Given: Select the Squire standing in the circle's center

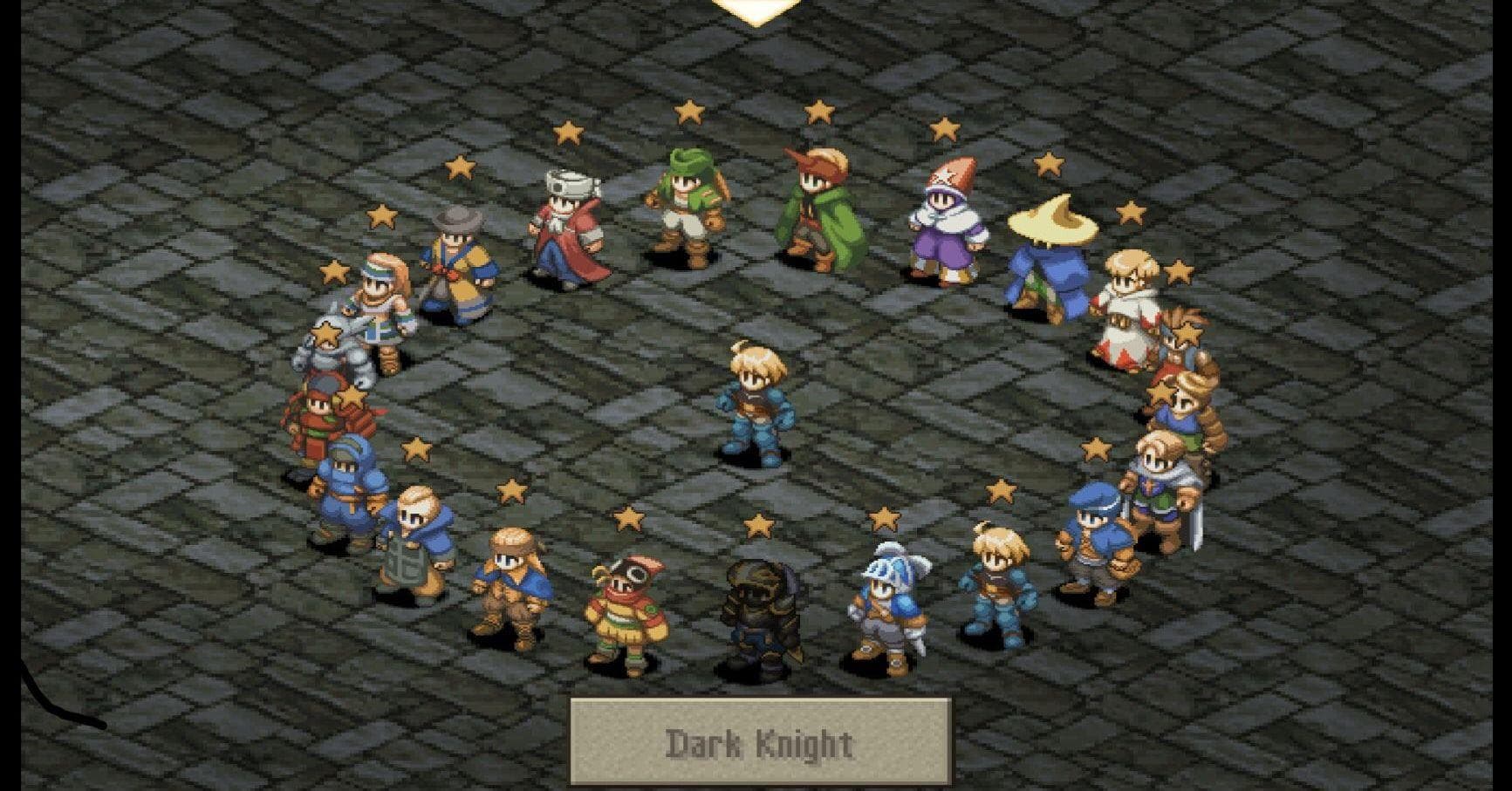Looking at the screenshot, I should coord(751,403).
